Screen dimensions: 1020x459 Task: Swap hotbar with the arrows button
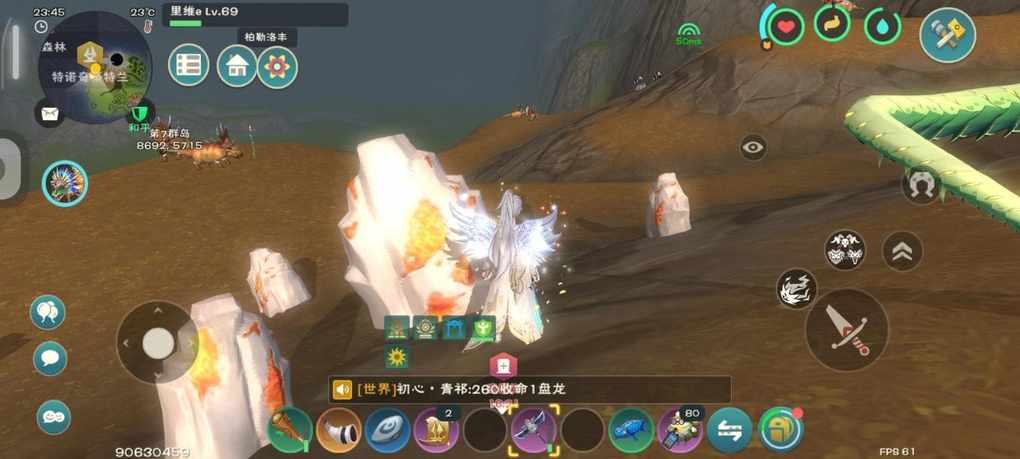[x=729, y=430]
